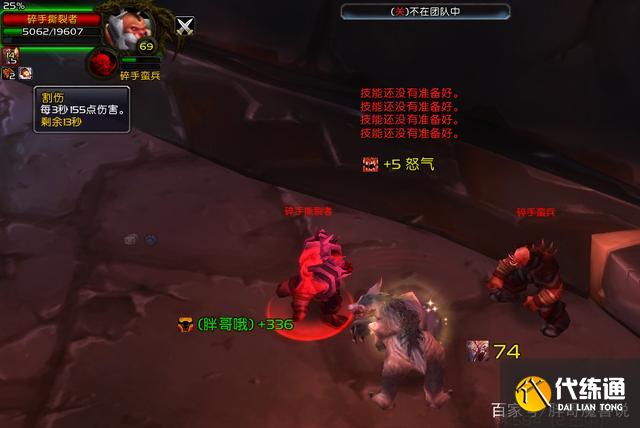This screenshot has width=640, height=428.
Task: Click the crossed swords combat icon
Action: click(x=185, y=27)
